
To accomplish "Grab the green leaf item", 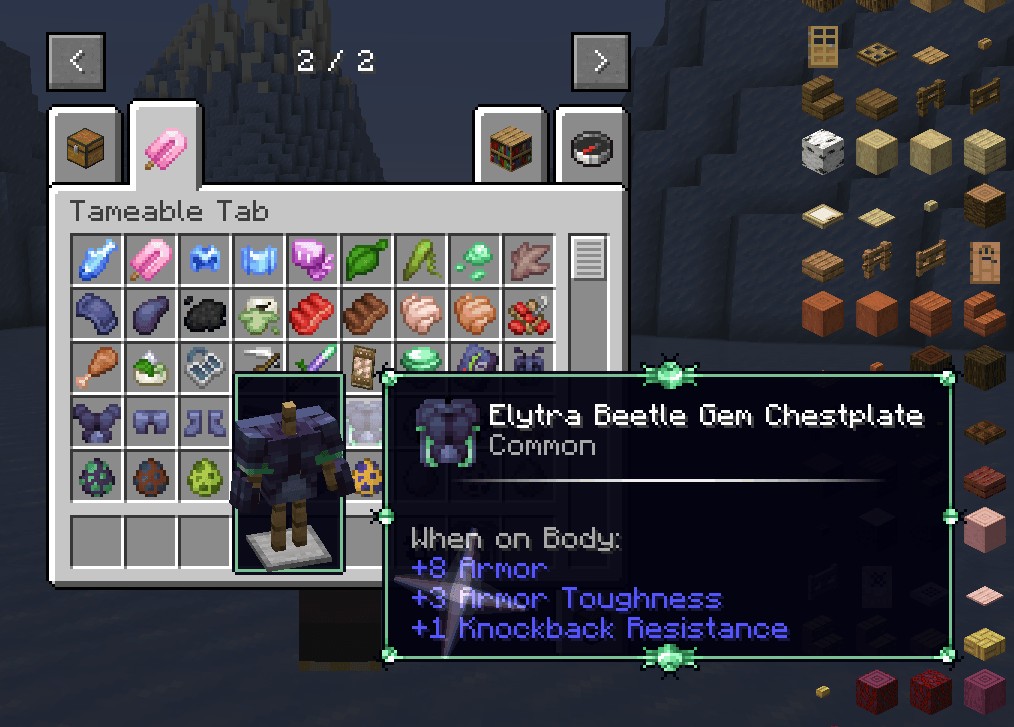I will click(367, 260).
